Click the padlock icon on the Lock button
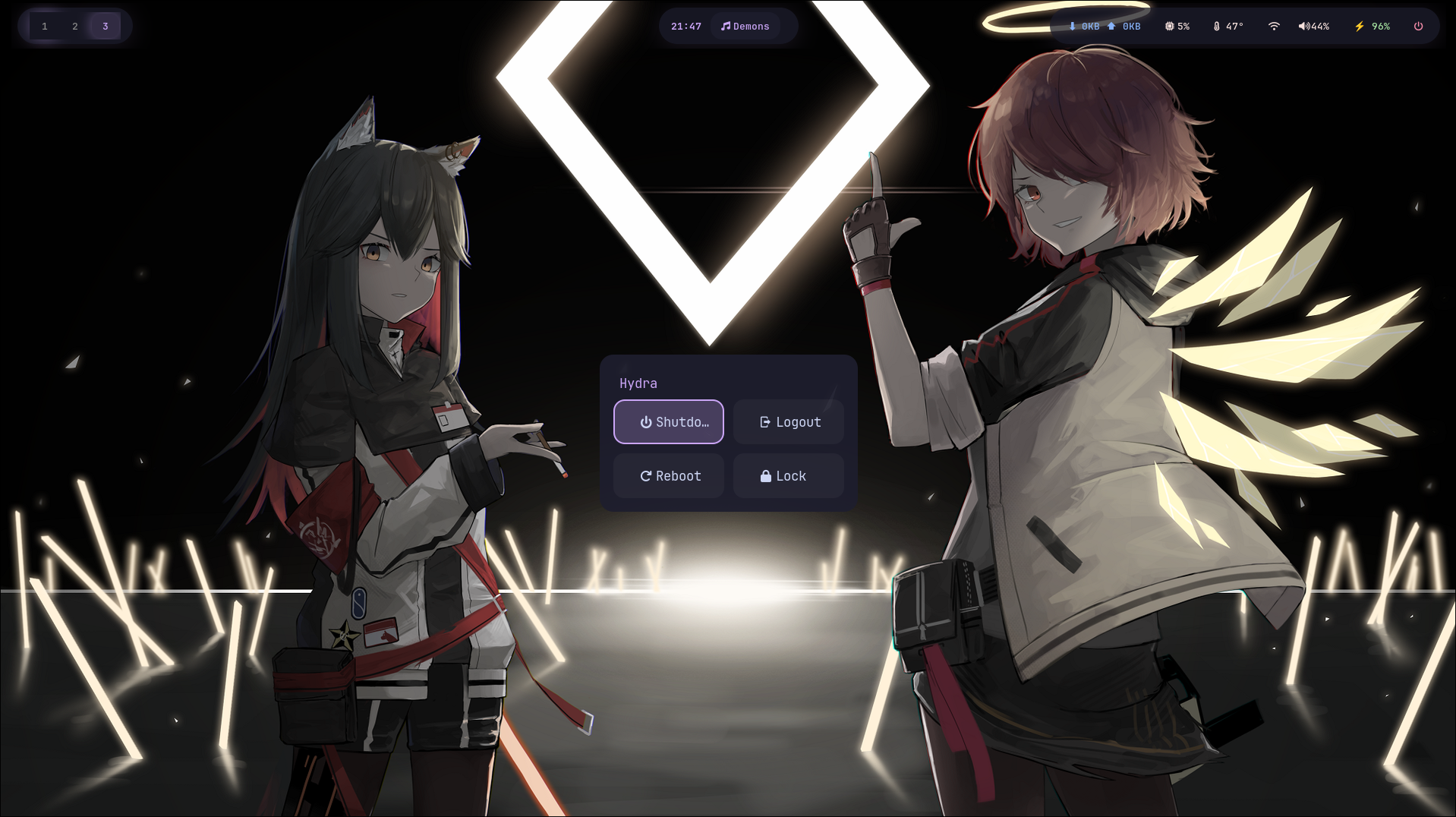 tap(765, 475)
